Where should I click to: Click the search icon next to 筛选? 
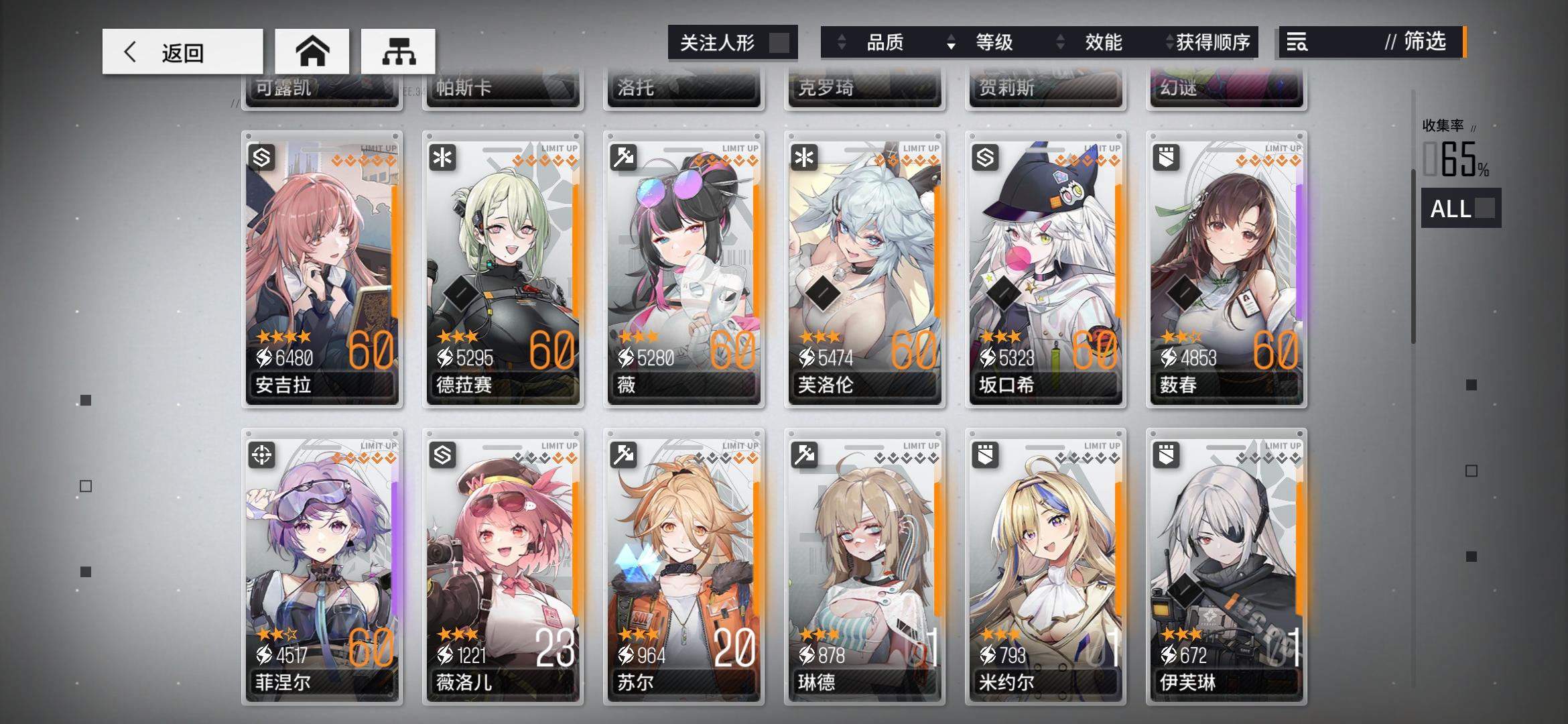(1299, 43)
